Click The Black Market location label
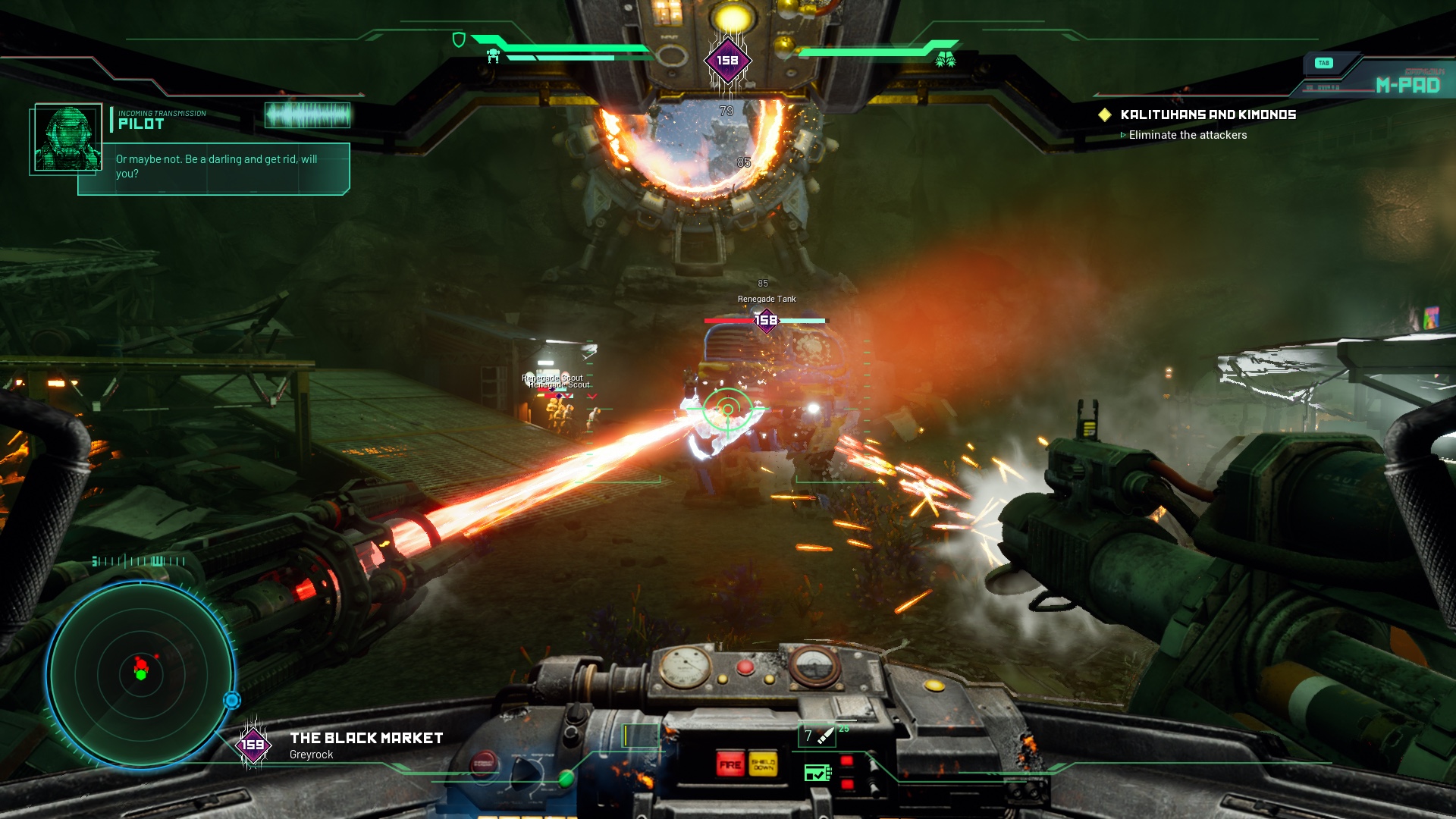 coord(366,739)
